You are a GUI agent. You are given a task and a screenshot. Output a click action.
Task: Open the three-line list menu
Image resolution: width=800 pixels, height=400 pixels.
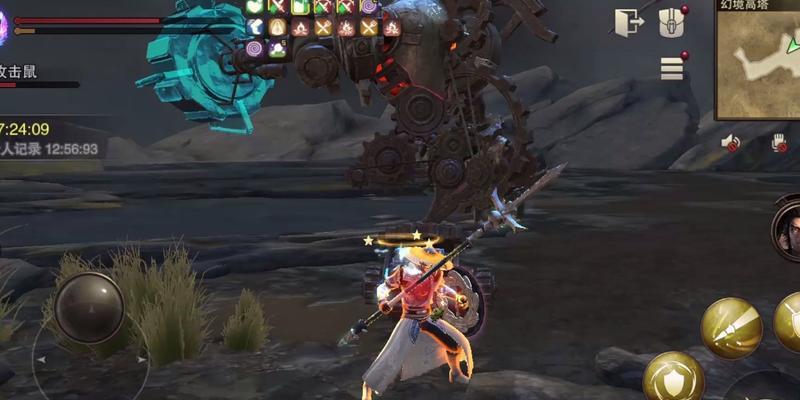pyautogui.click(x=672, y=68)
